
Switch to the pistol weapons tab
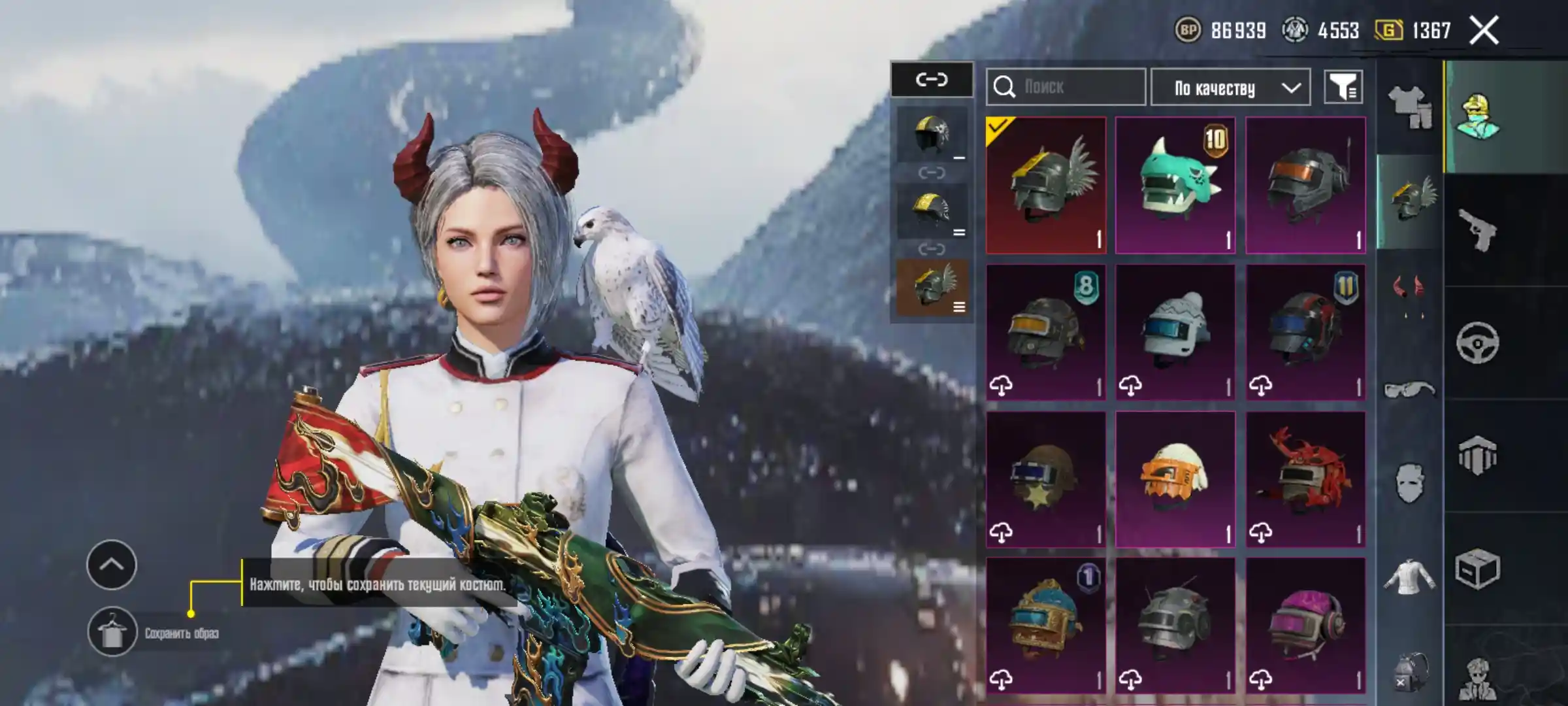pos(1478,230)
